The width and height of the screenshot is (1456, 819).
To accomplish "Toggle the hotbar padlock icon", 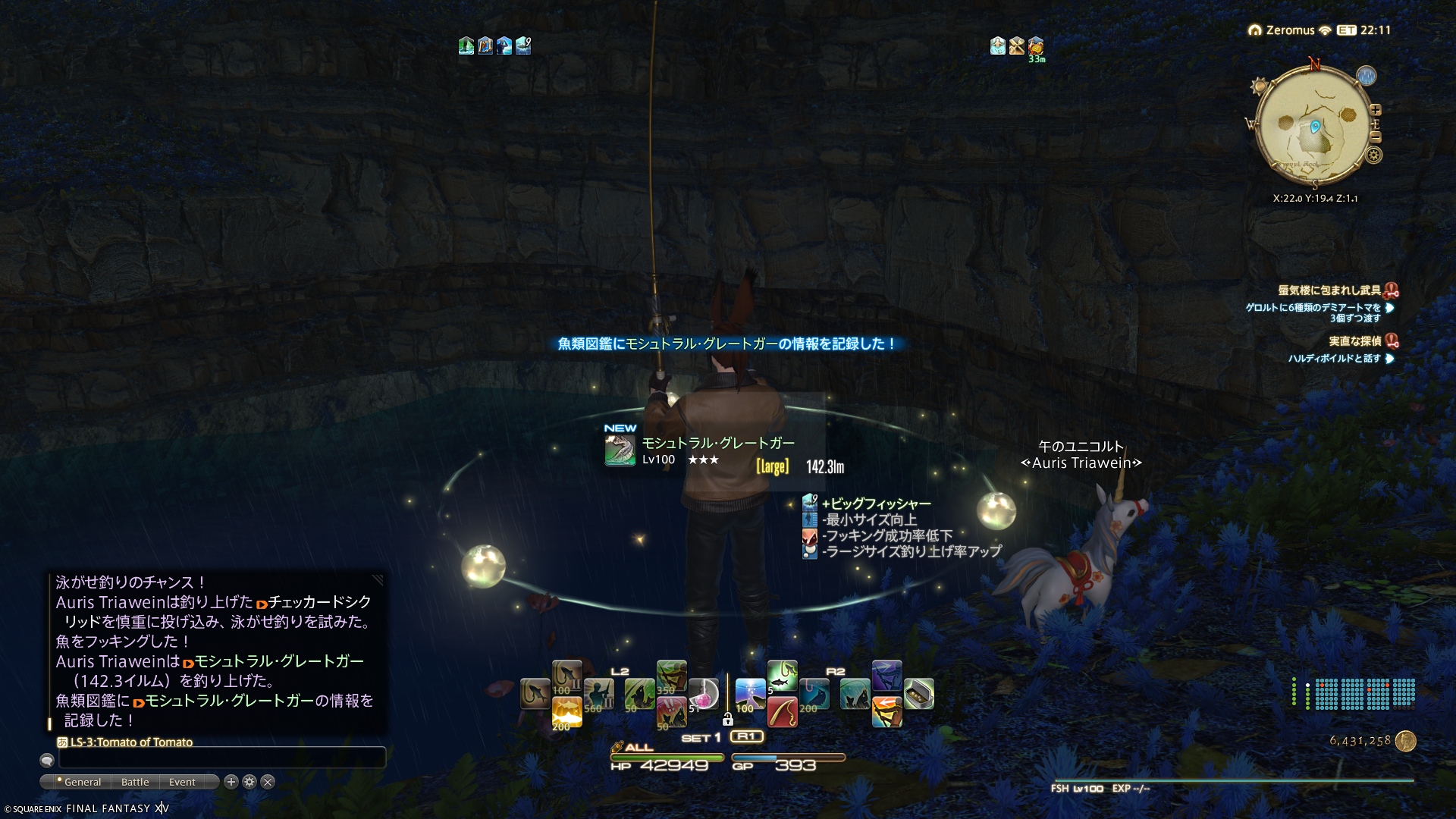I will 727,719.
